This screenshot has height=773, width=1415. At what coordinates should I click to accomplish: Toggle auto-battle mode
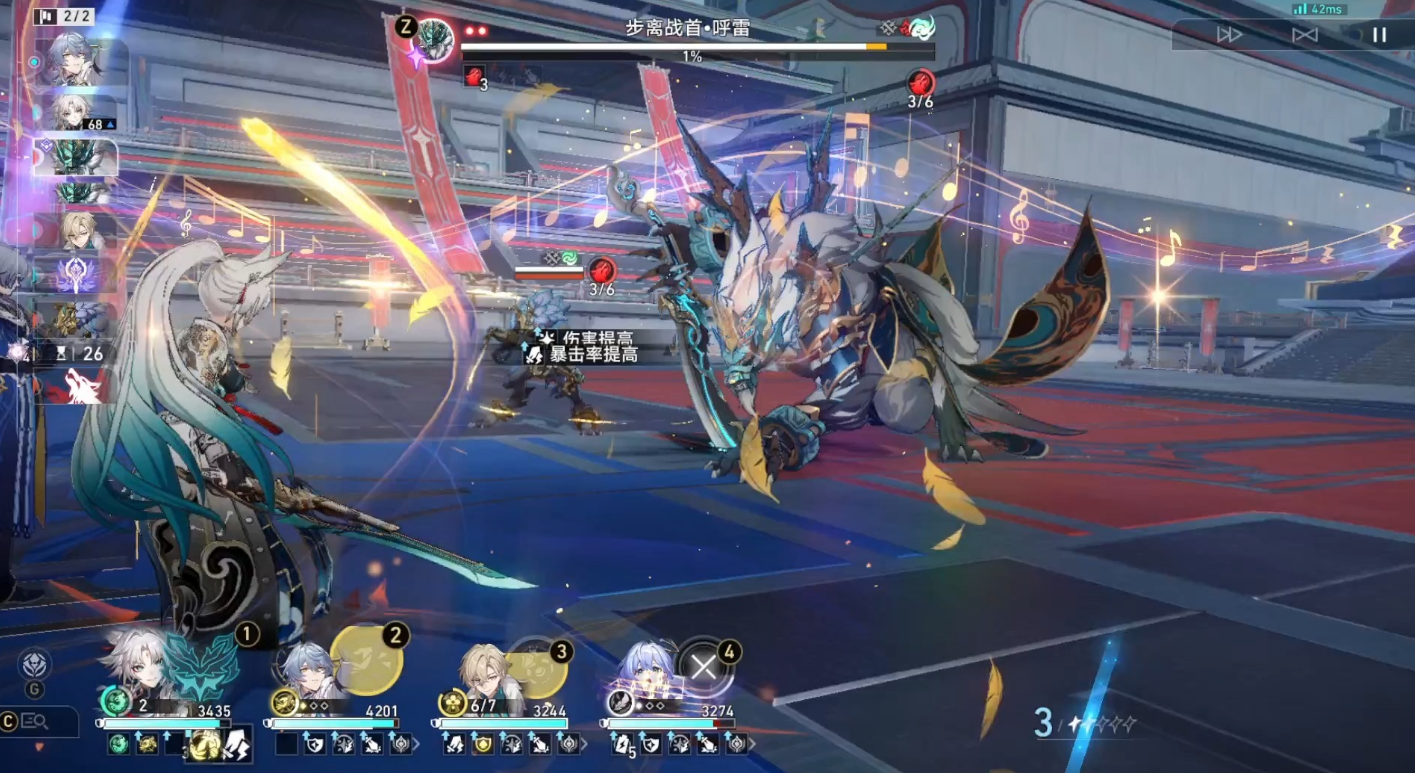pyautogui.click(x=1304, y=35)
